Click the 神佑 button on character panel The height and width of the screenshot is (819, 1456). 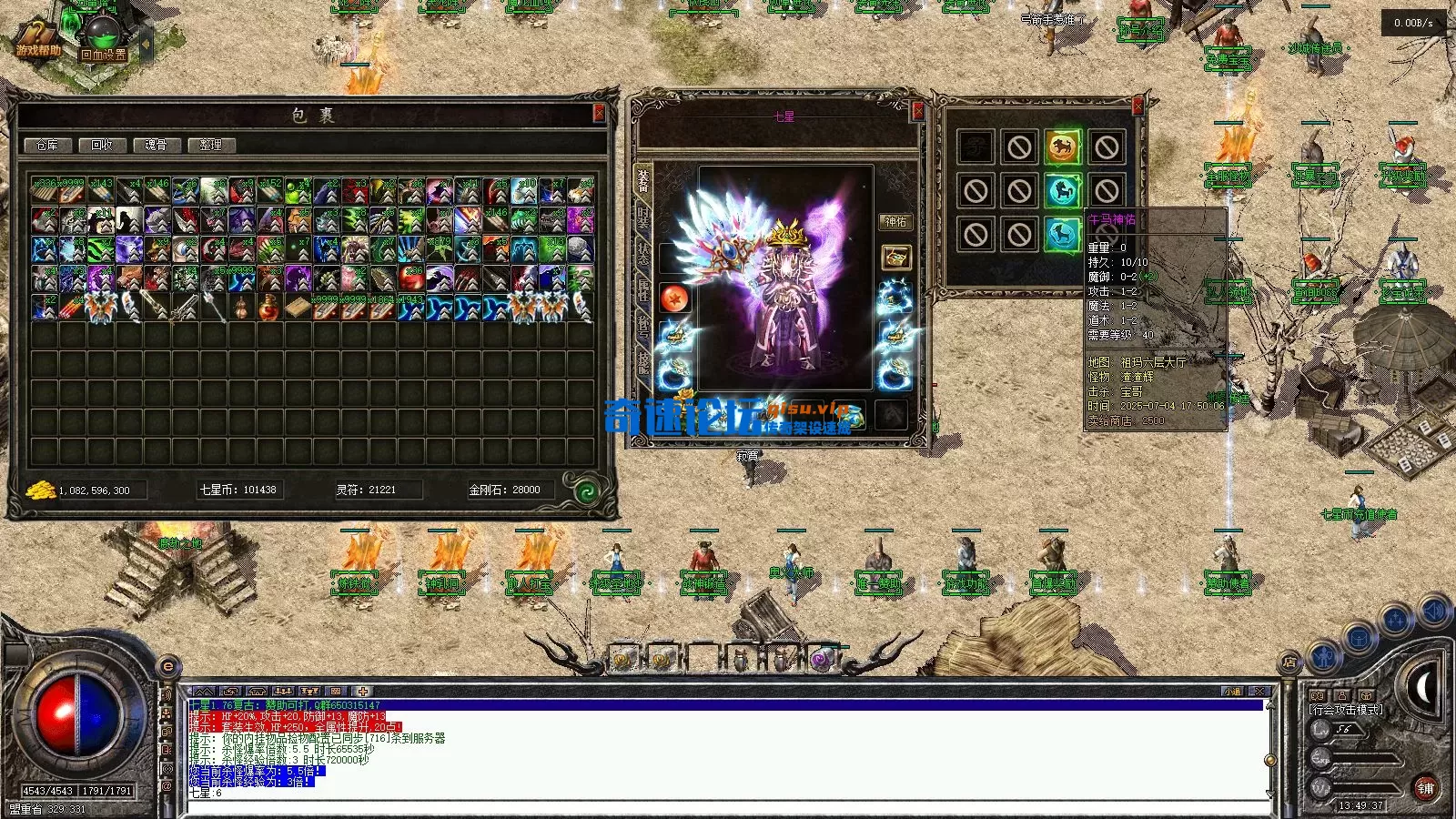[895, 222]
